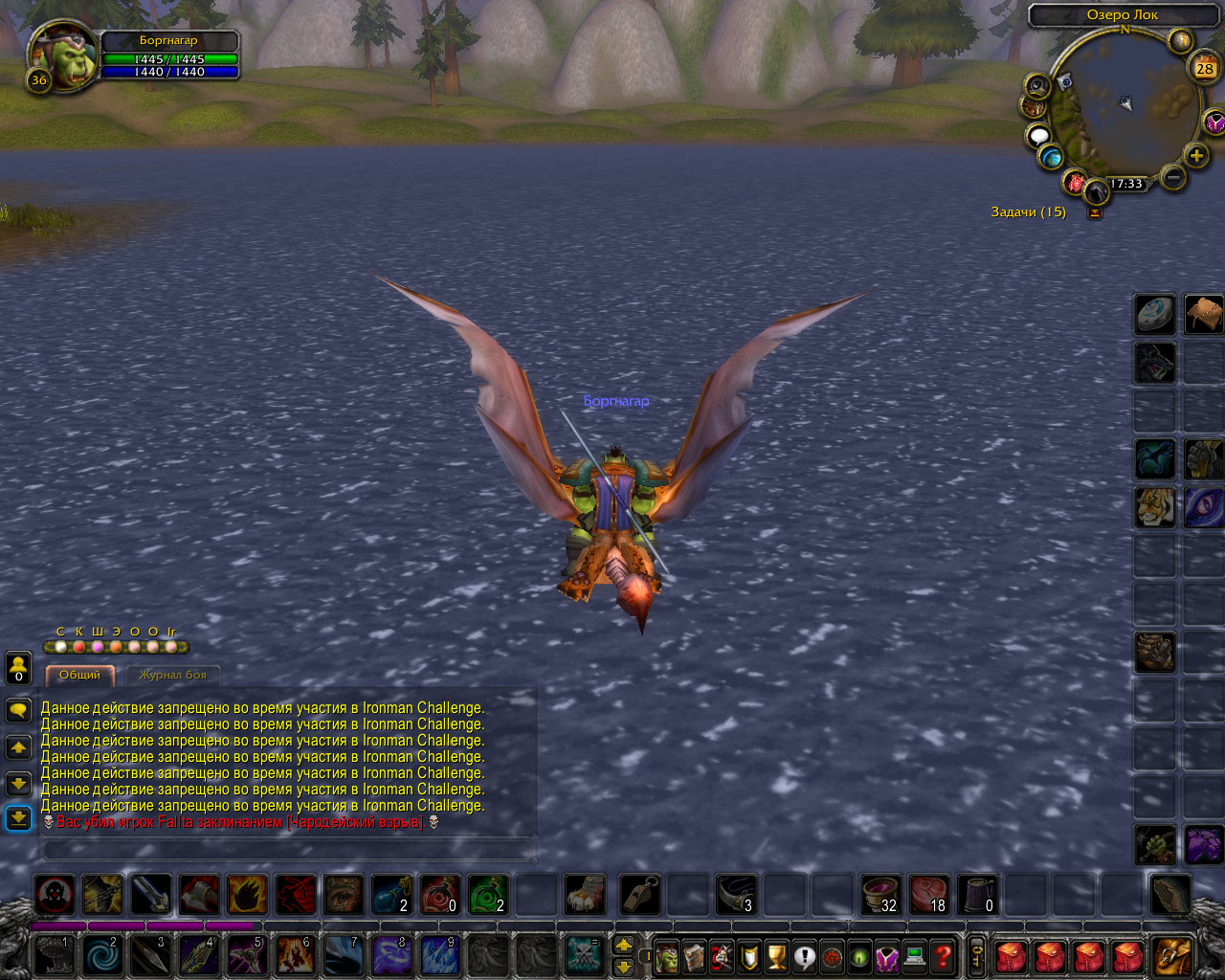1225x980 pixels.
Task: Zoom out the minimap with minus button
Action: (1172, 177)
